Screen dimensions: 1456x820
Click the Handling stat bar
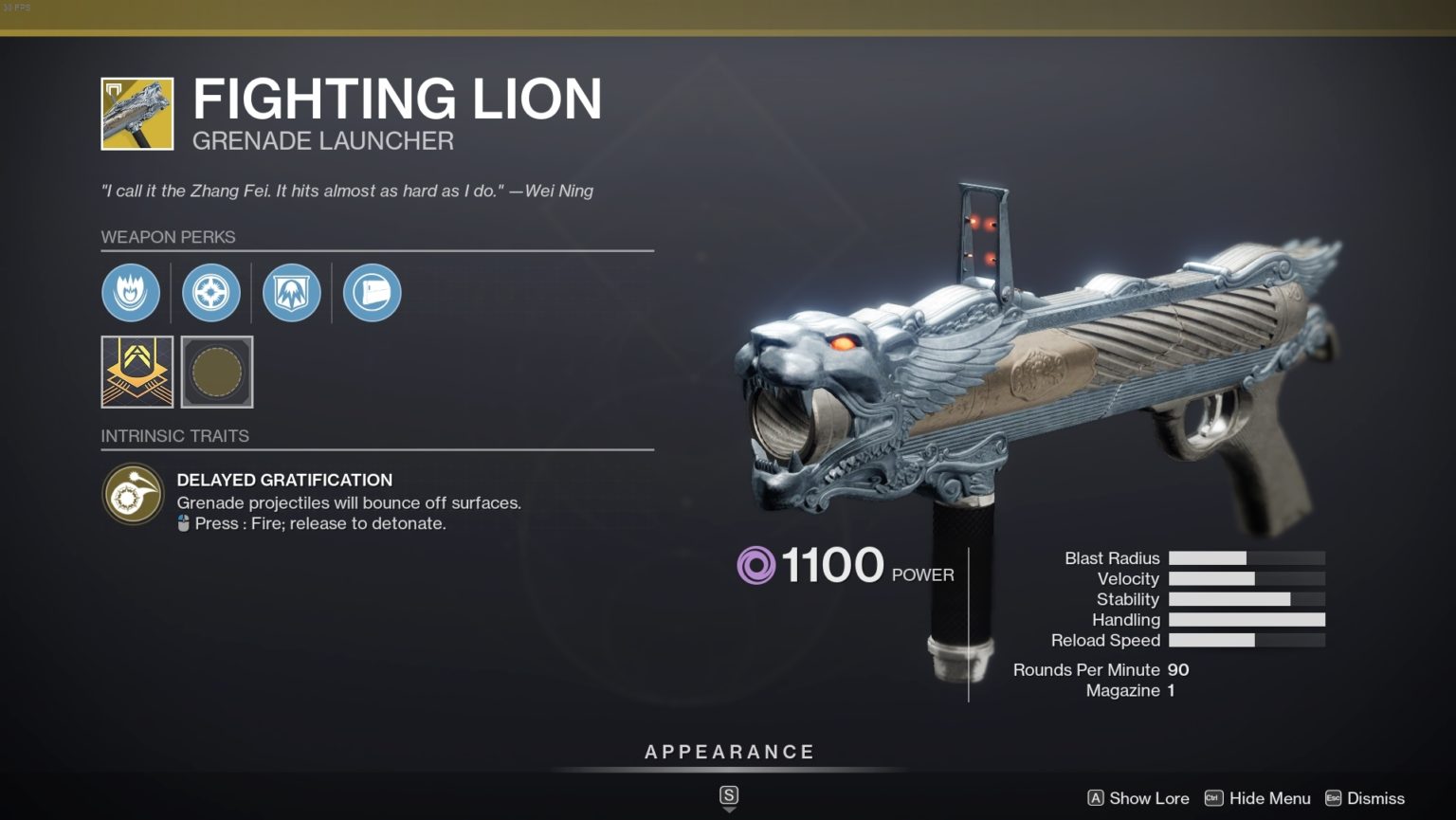[1247, 619]
